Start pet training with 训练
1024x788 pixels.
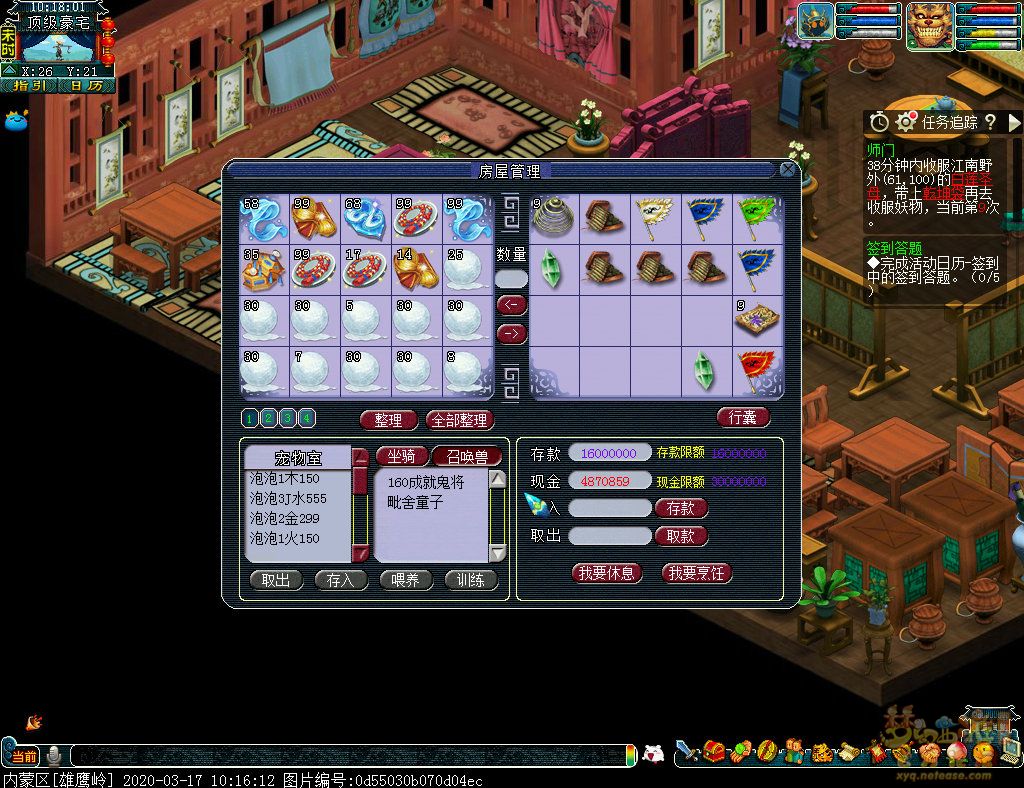coord(470,580)
